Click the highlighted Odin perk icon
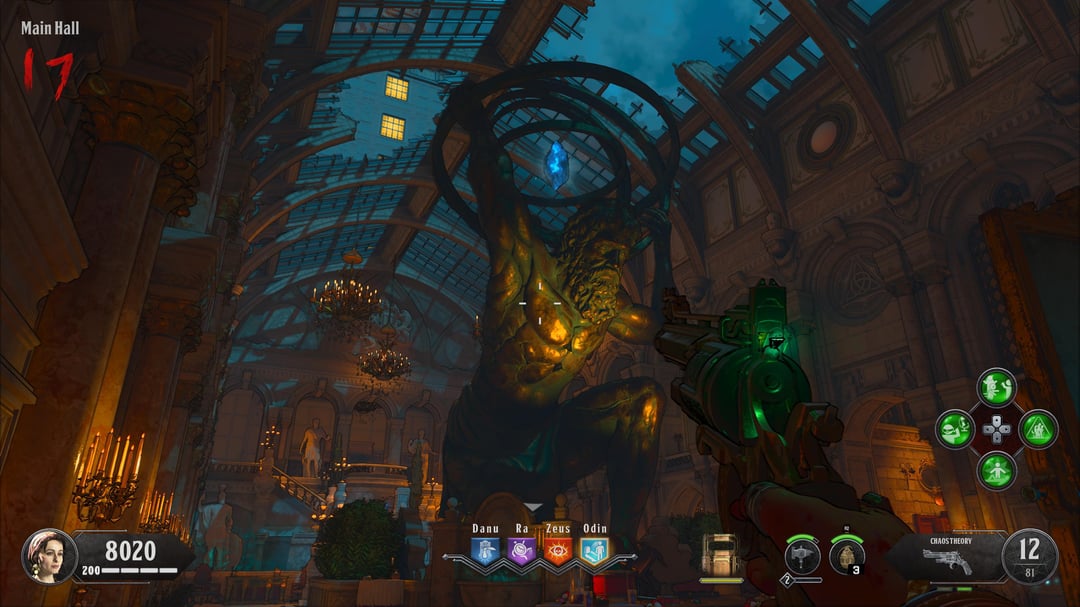 [x=594, y=551]
